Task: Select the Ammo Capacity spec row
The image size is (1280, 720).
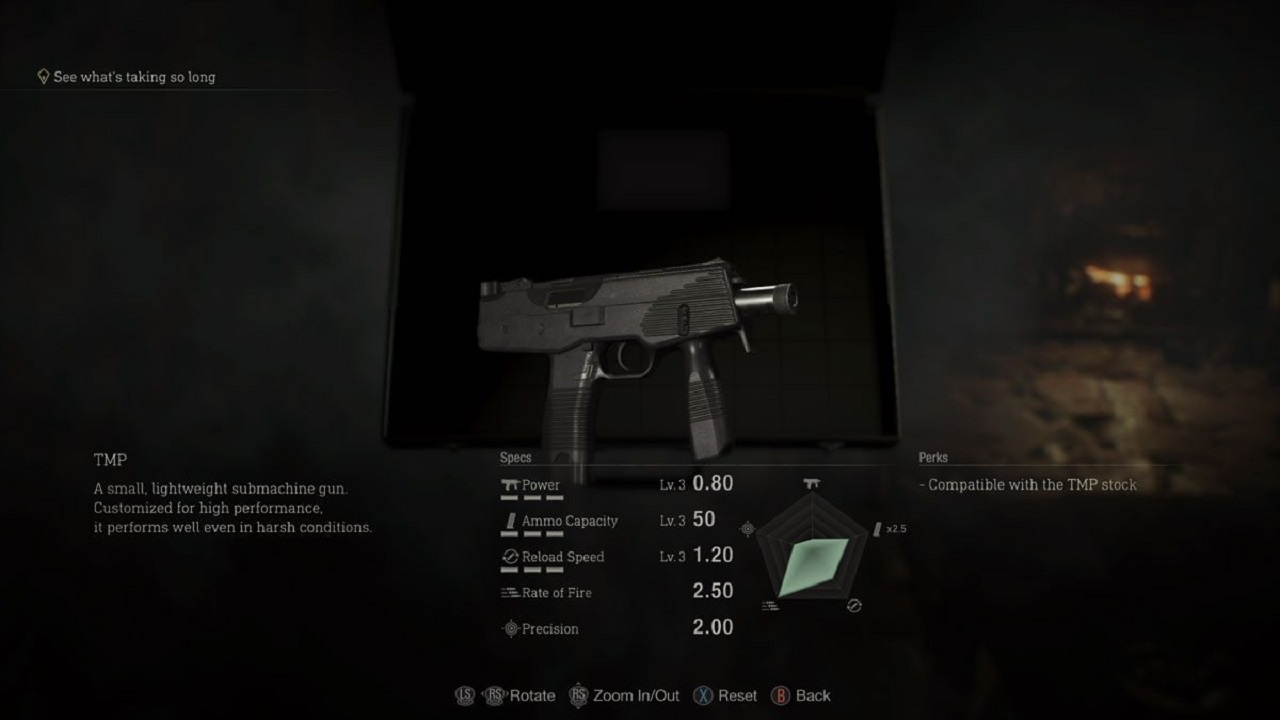Action: coord(616,521)
